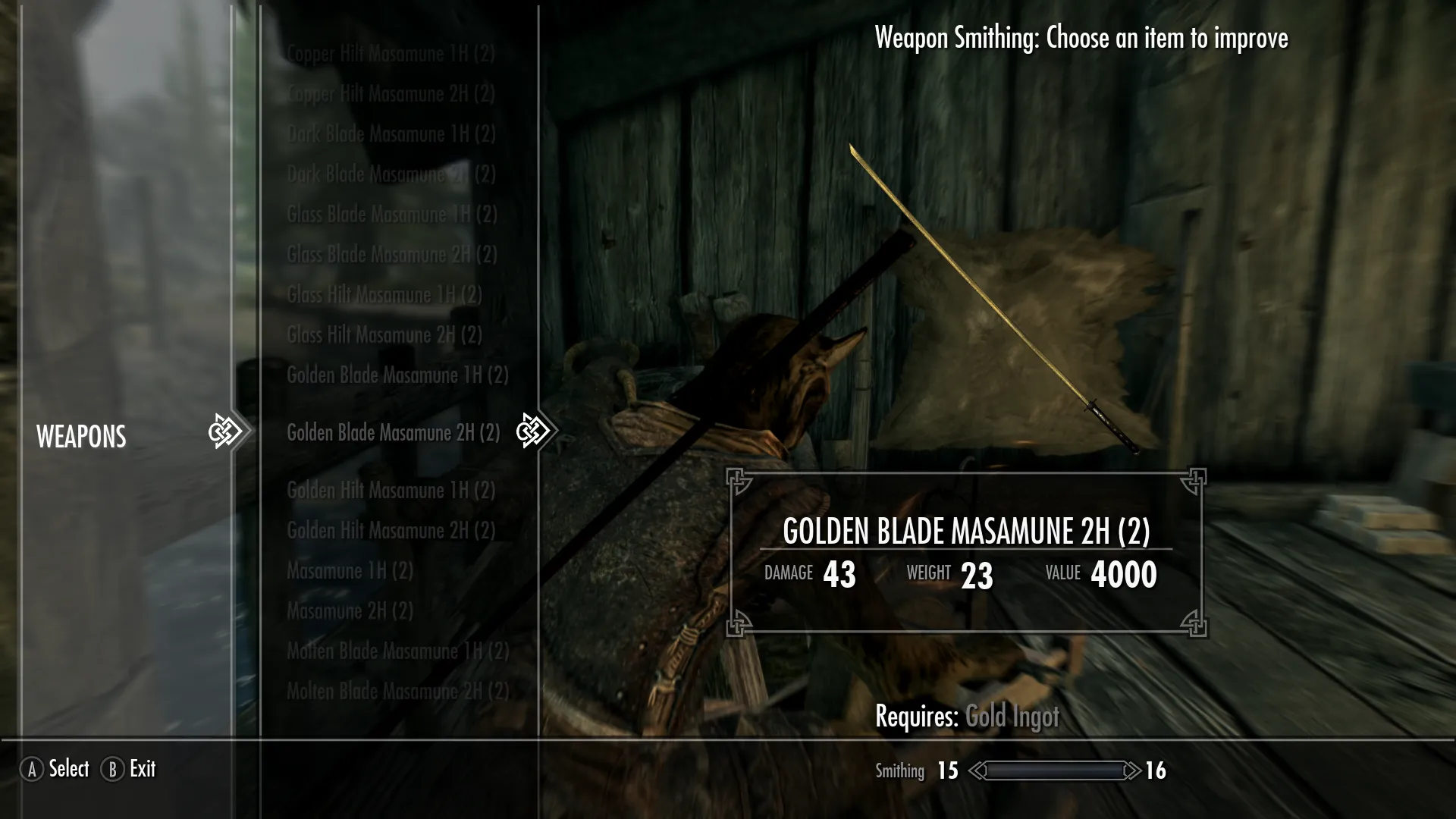Highlight Glass Hilt Masamune 1H (2)
The width and height of the screenshot is (1456, 819).
click(384, 295)
